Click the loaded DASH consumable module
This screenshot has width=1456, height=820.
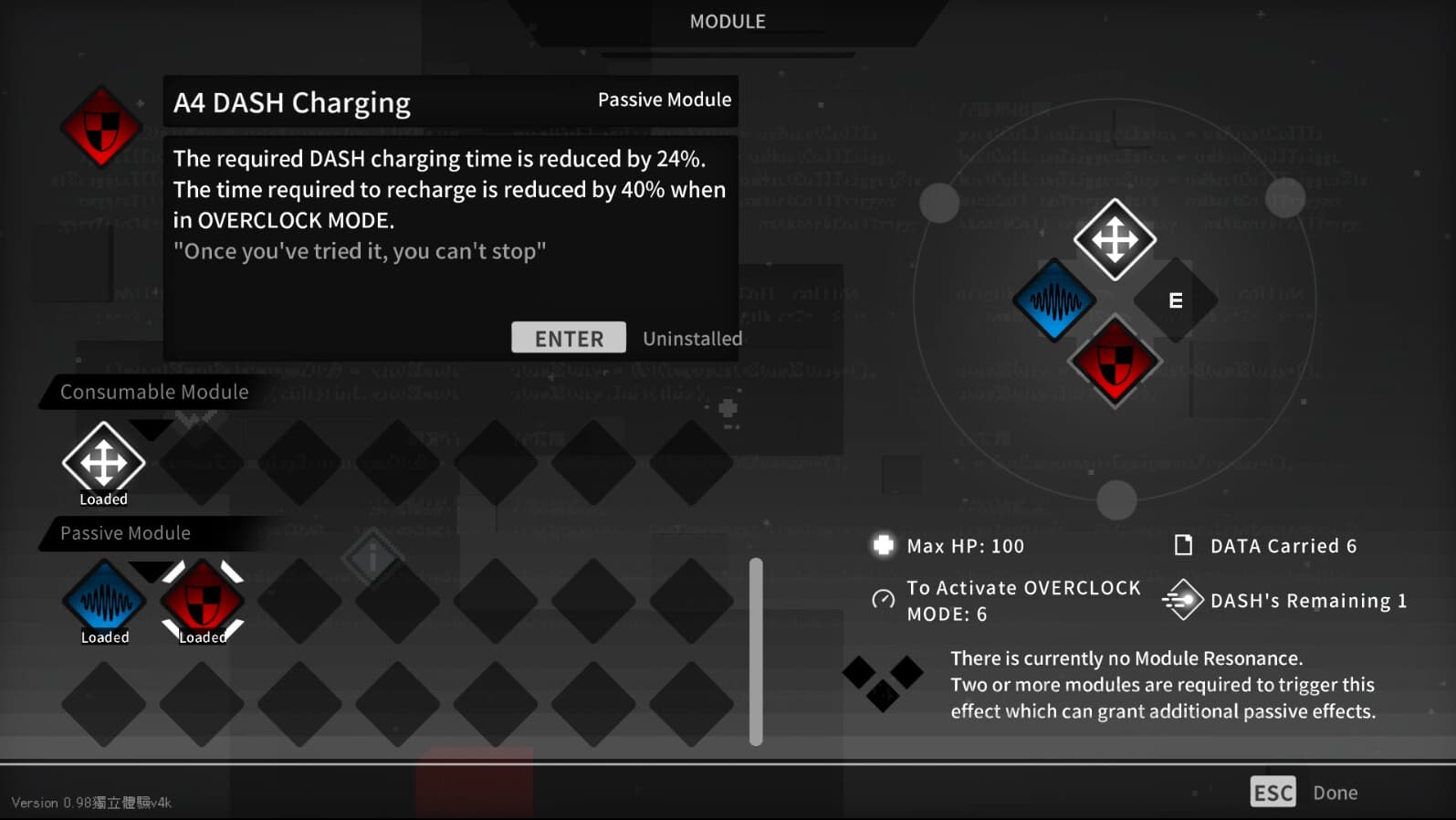103,461
